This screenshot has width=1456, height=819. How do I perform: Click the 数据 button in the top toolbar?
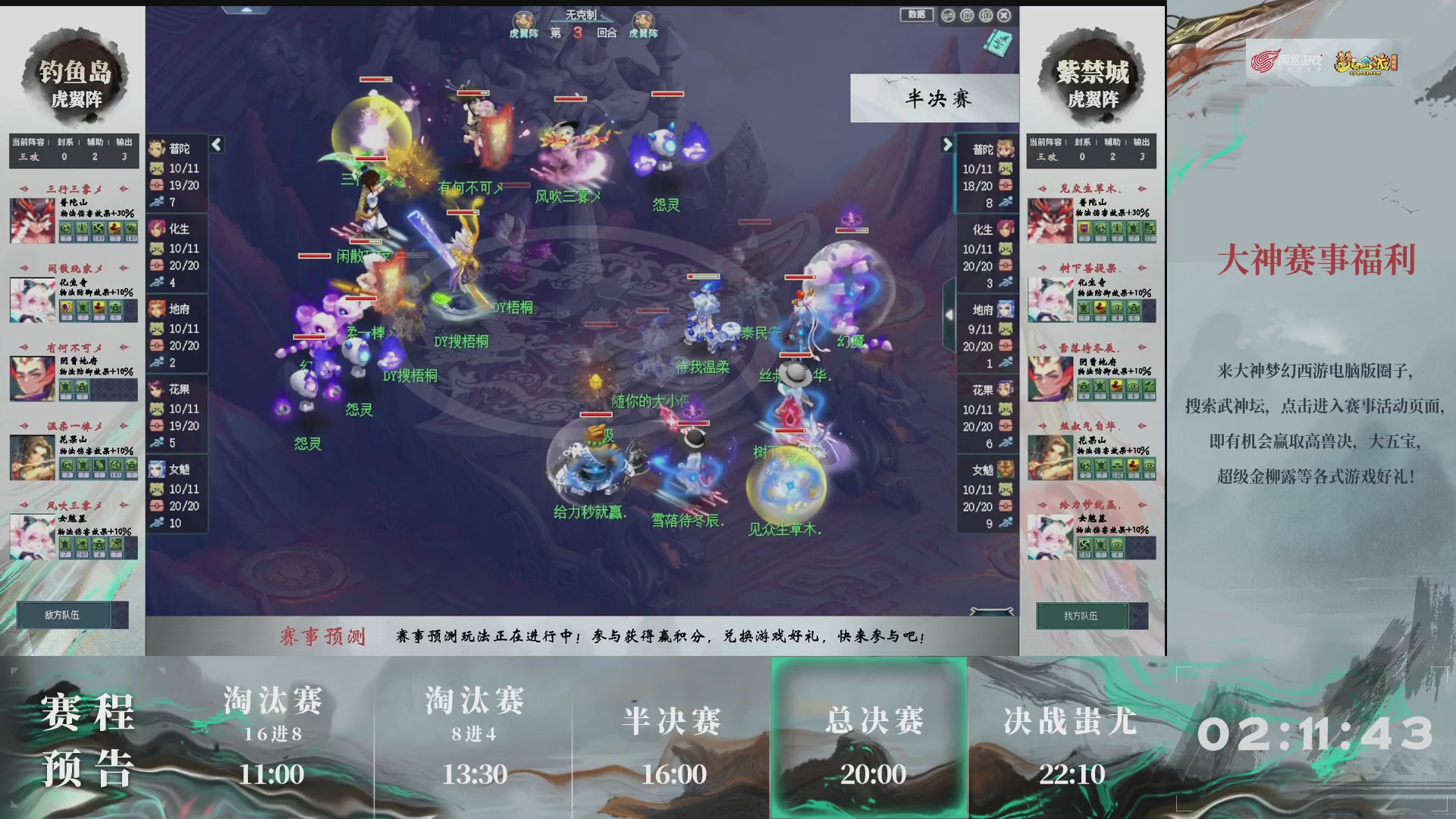point(915,14)
